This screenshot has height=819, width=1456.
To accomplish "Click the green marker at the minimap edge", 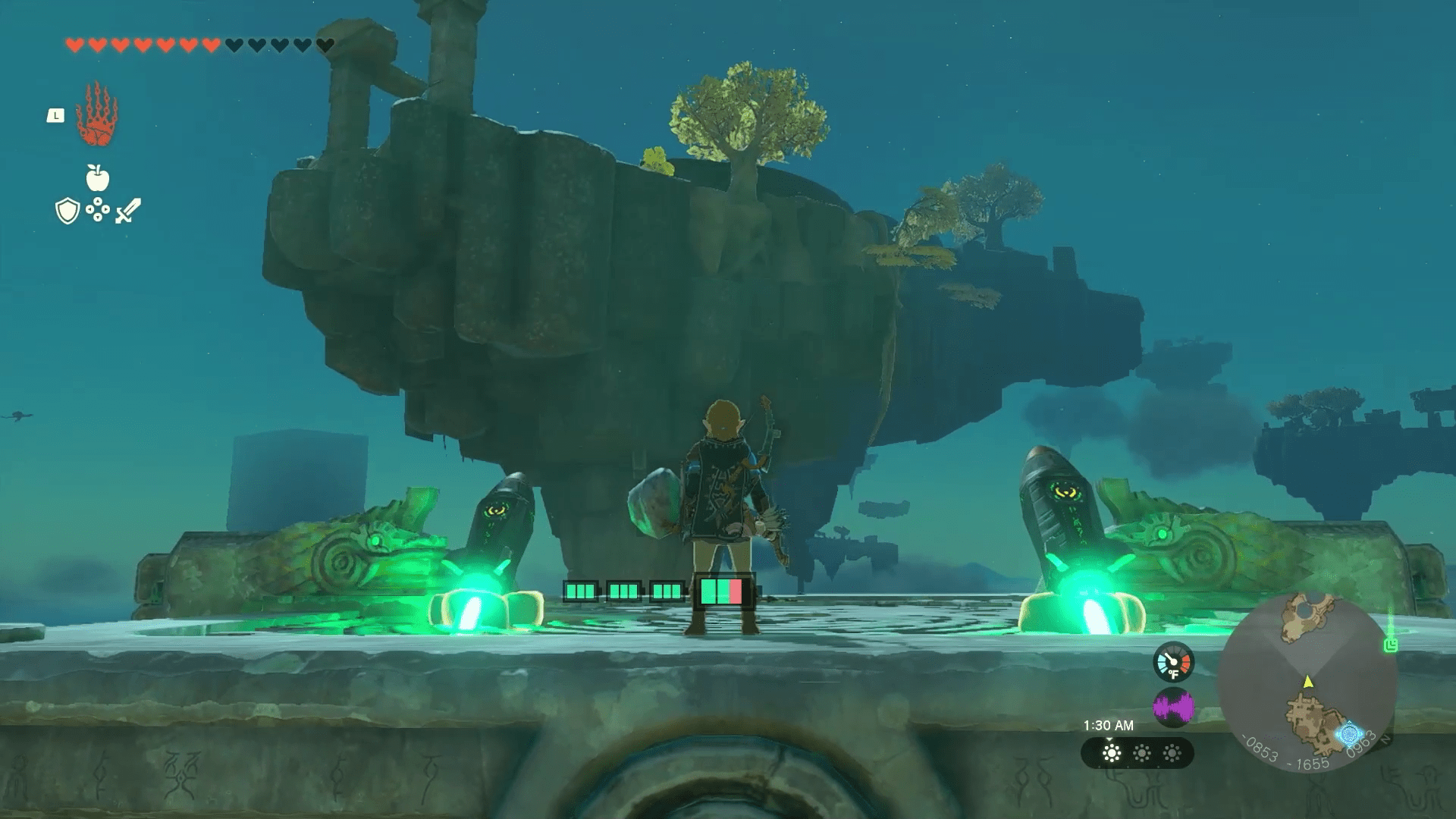I will tap(1390, 645).
